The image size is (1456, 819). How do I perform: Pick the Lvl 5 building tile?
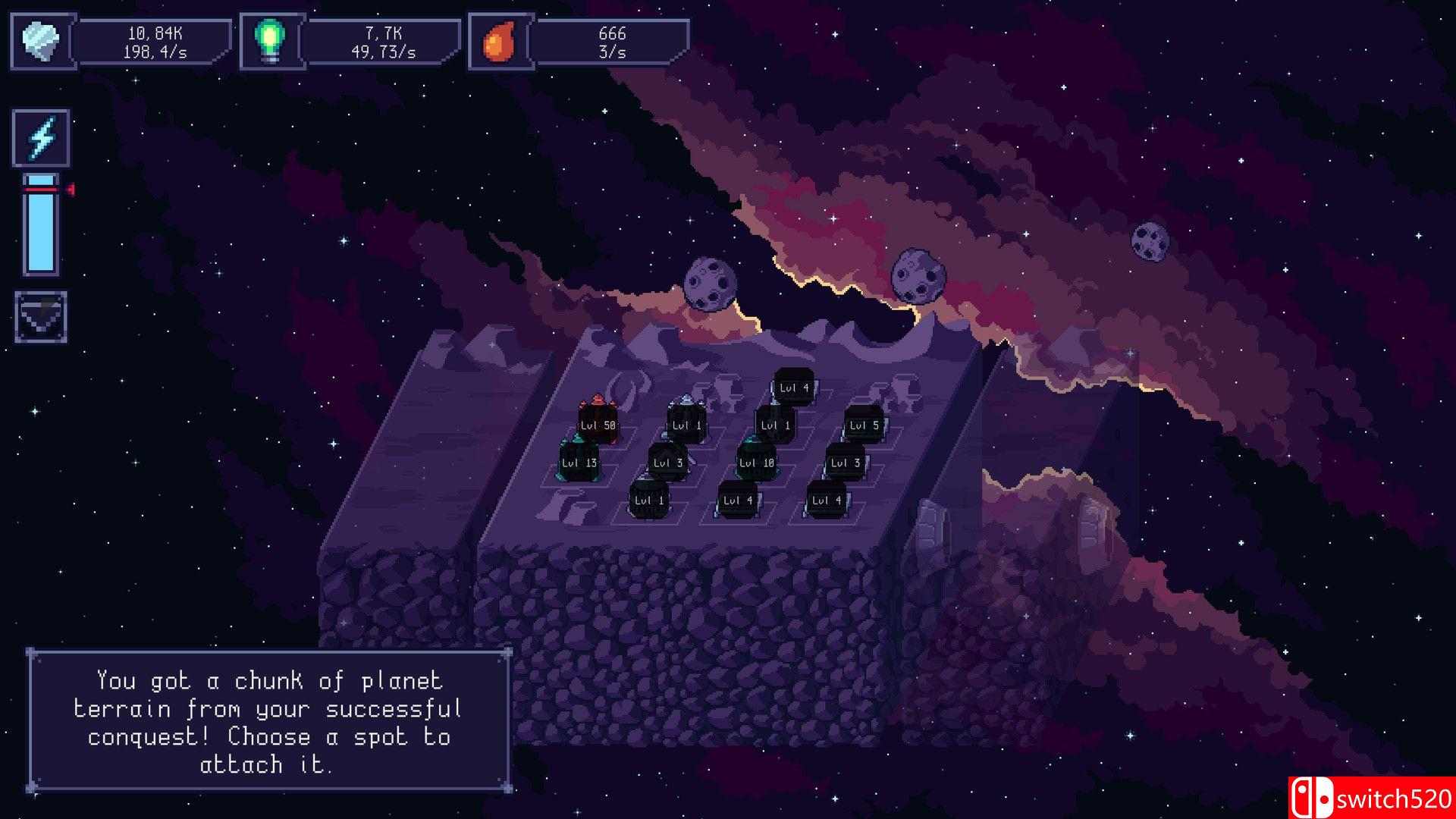[x=864, y=425]
